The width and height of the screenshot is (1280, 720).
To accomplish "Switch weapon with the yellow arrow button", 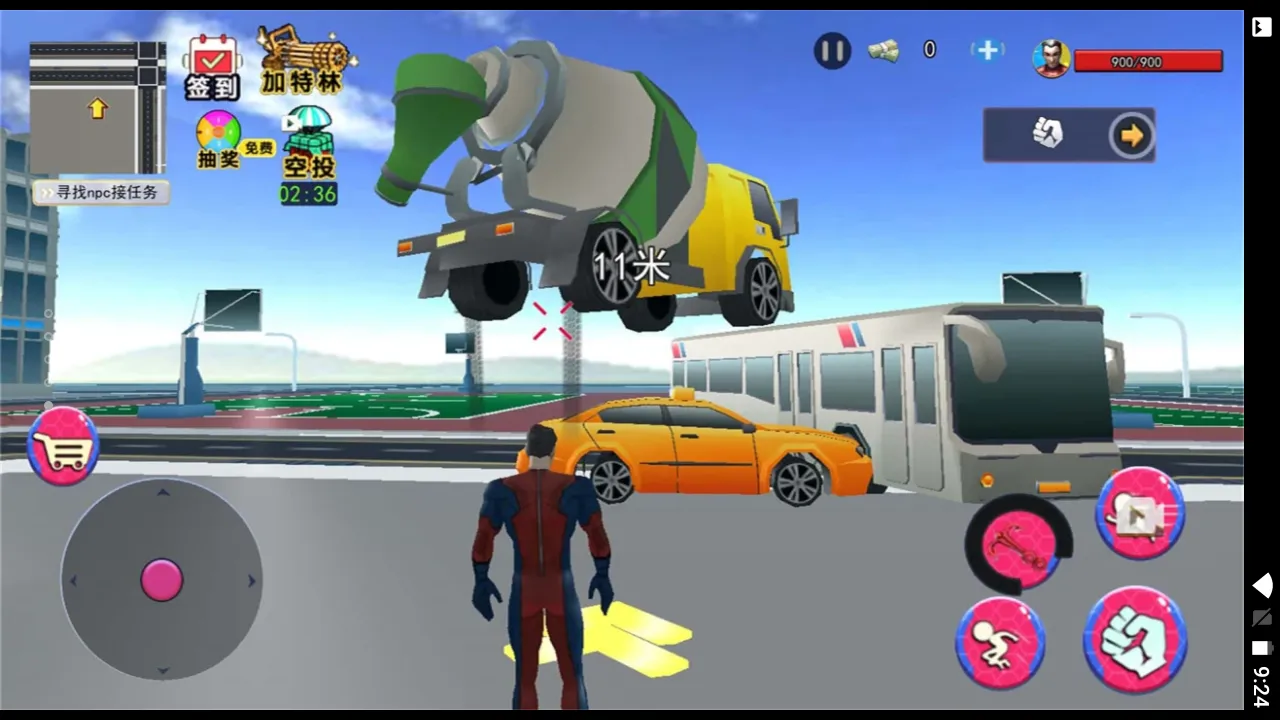I will click(1131, 135).
